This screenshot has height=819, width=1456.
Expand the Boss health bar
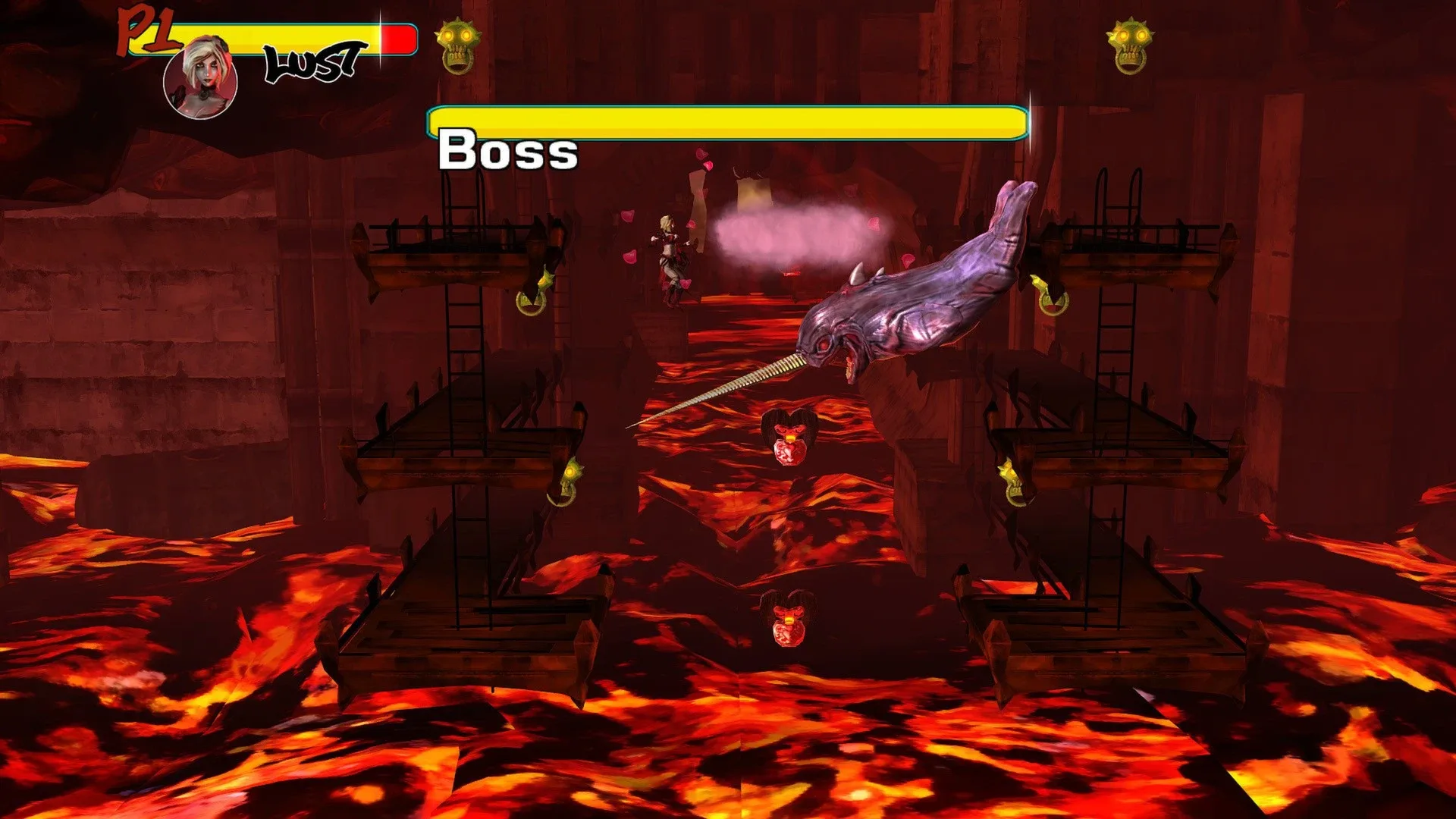pyautogui.click(x=728, y=121)
